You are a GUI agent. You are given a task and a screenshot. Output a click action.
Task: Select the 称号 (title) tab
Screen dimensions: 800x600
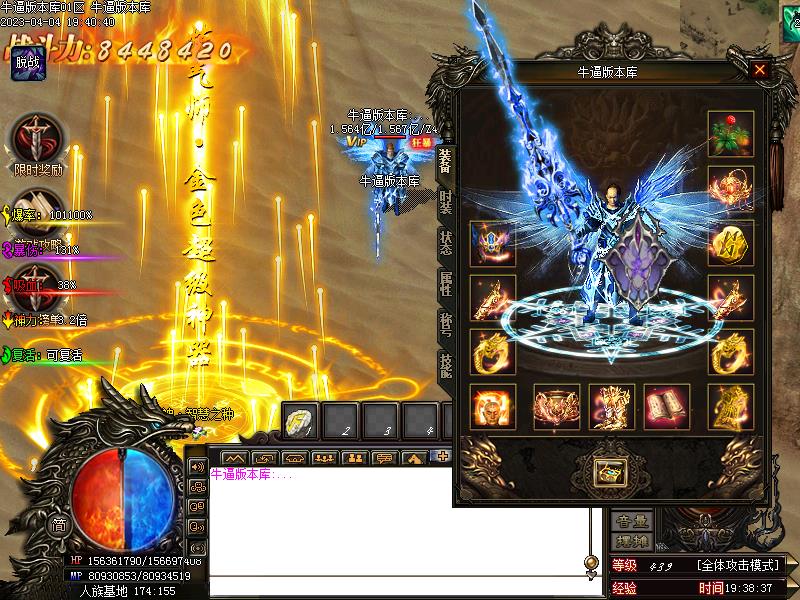445,324
